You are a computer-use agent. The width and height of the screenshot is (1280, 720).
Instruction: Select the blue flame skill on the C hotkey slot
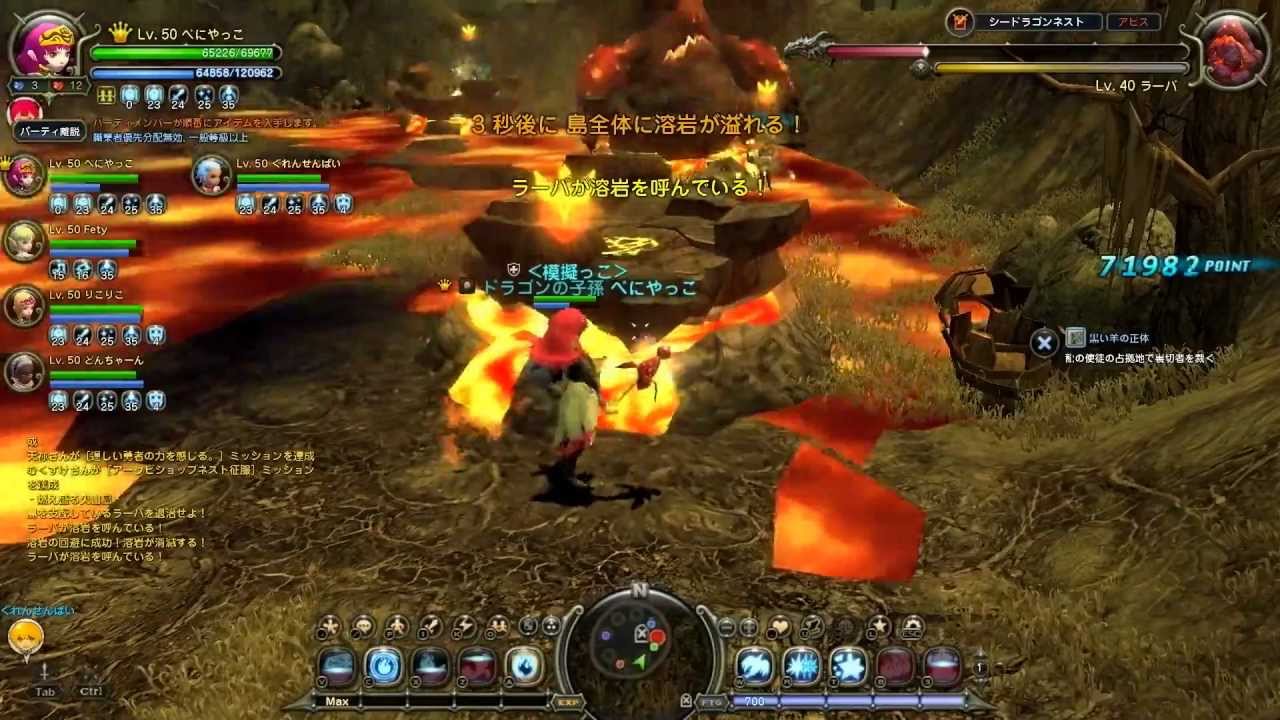coord(384,667)
